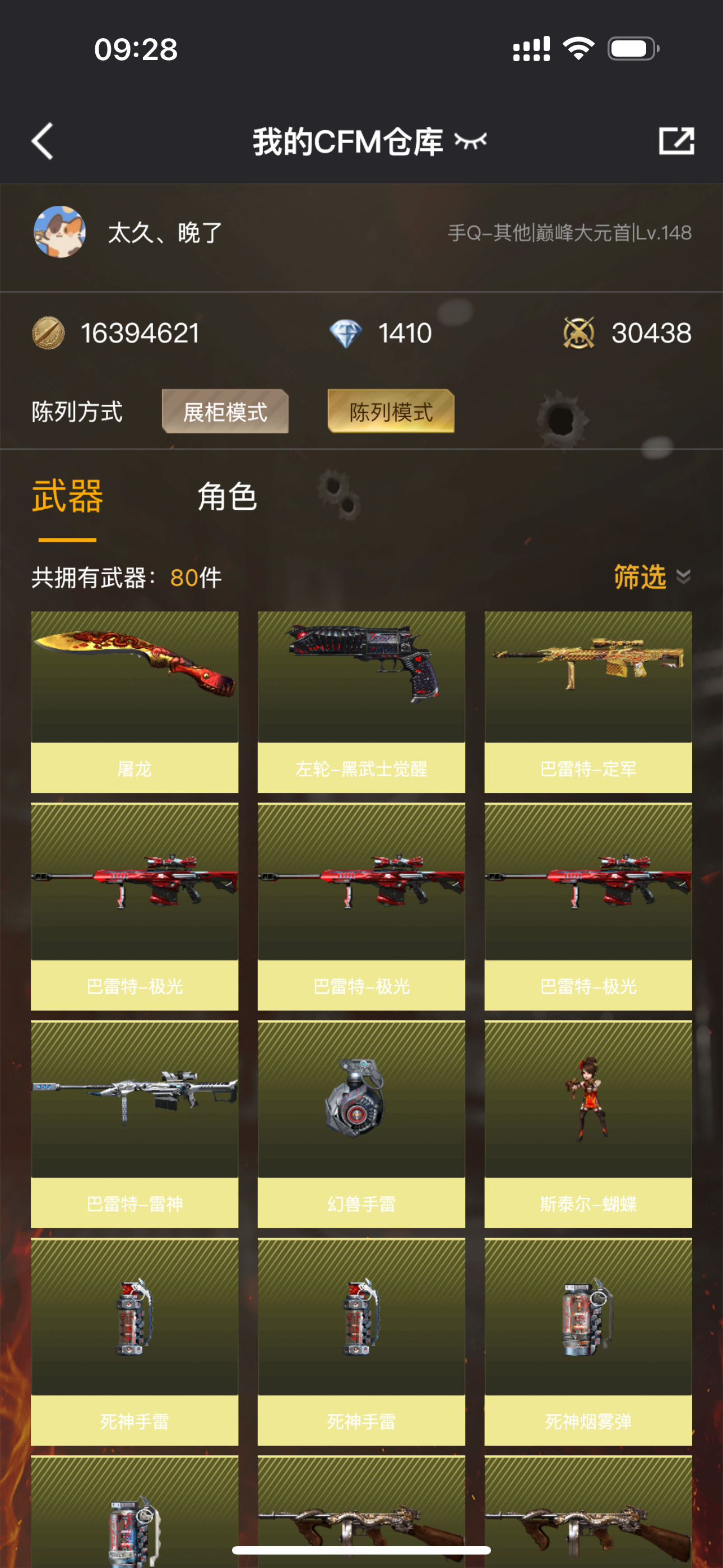The image size is (723, 1568).
Task: Select the 武器 tab
Action: coord(68,496)
